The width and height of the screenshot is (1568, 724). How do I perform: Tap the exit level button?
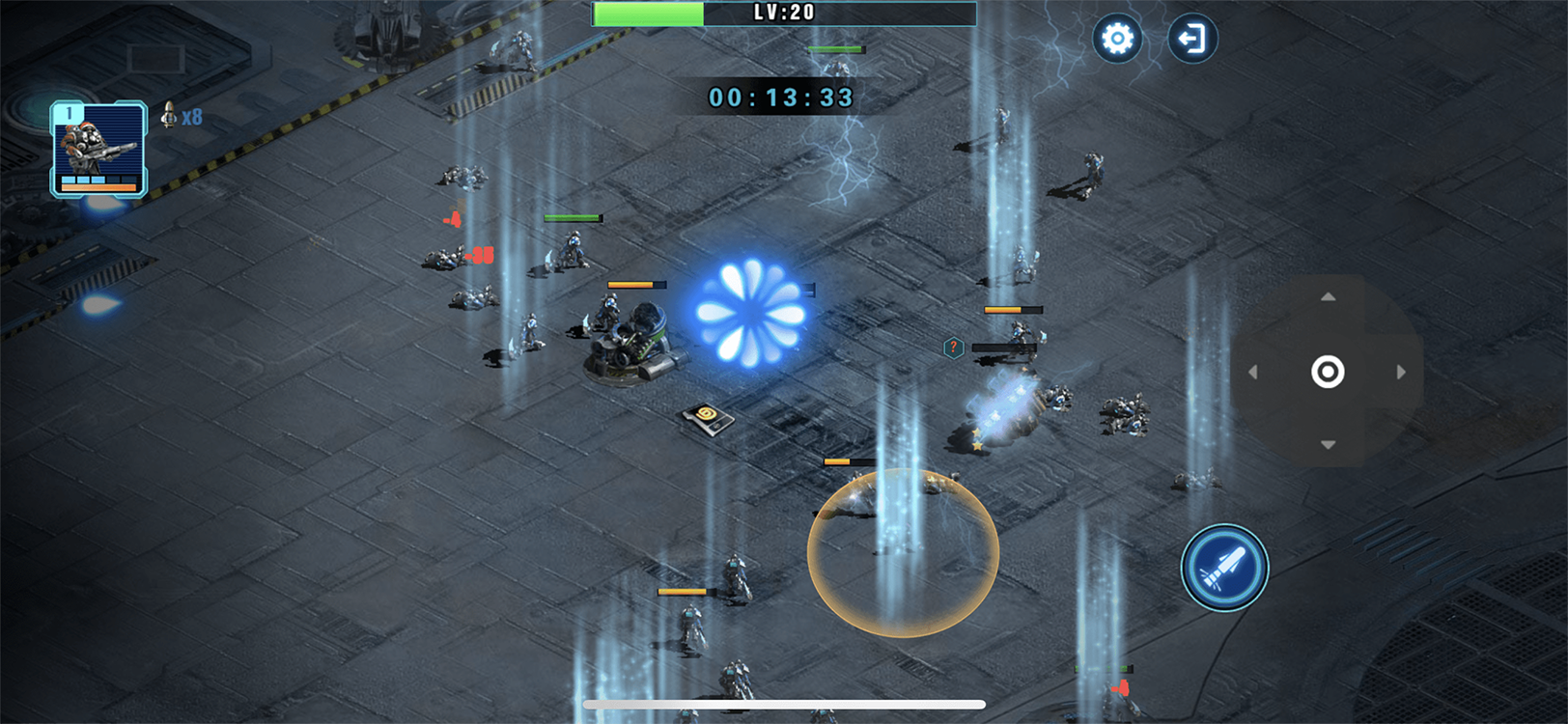[1192, 39]
